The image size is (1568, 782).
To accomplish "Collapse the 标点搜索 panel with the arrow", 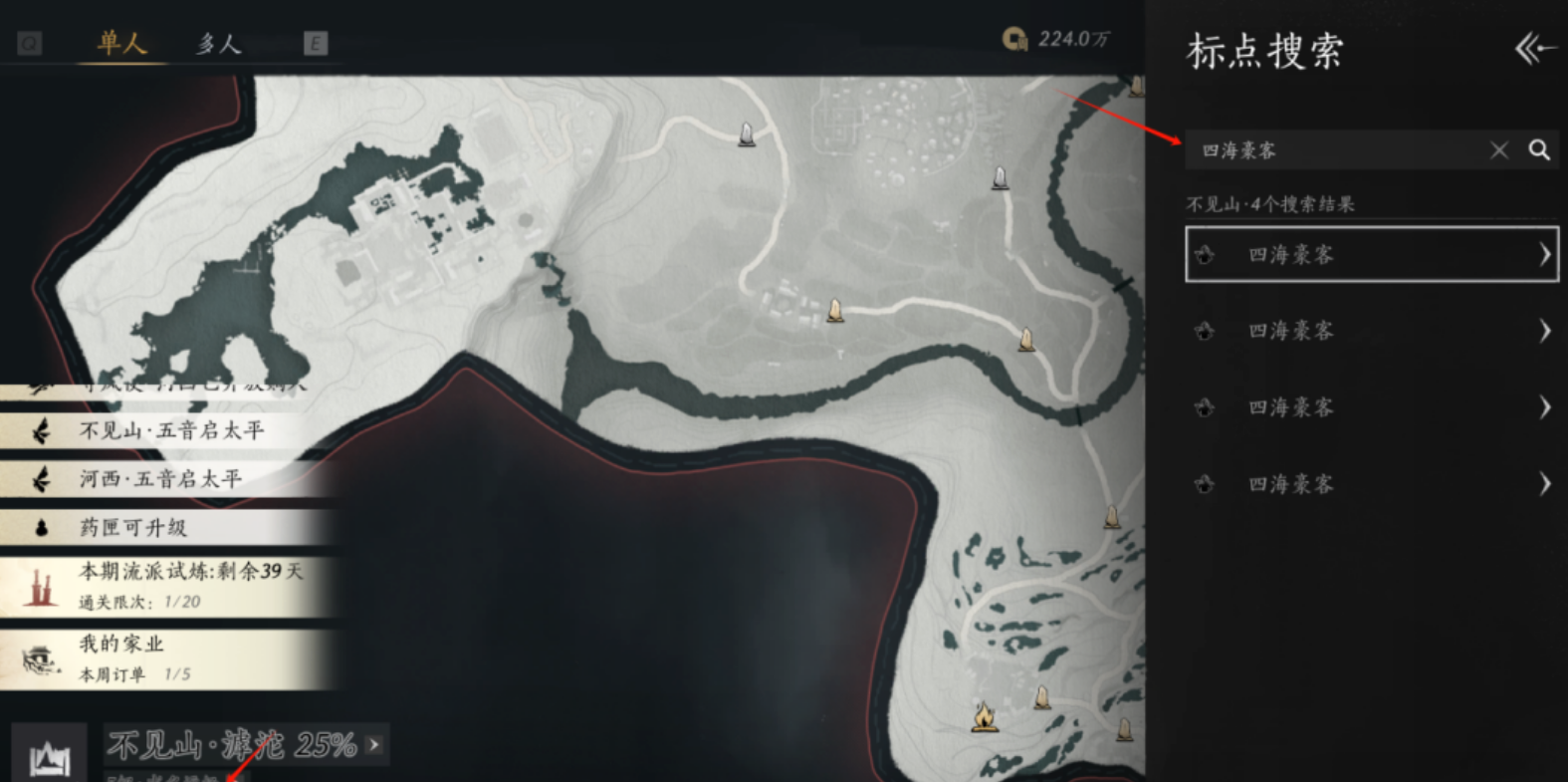I will (x=1533, y=49).
